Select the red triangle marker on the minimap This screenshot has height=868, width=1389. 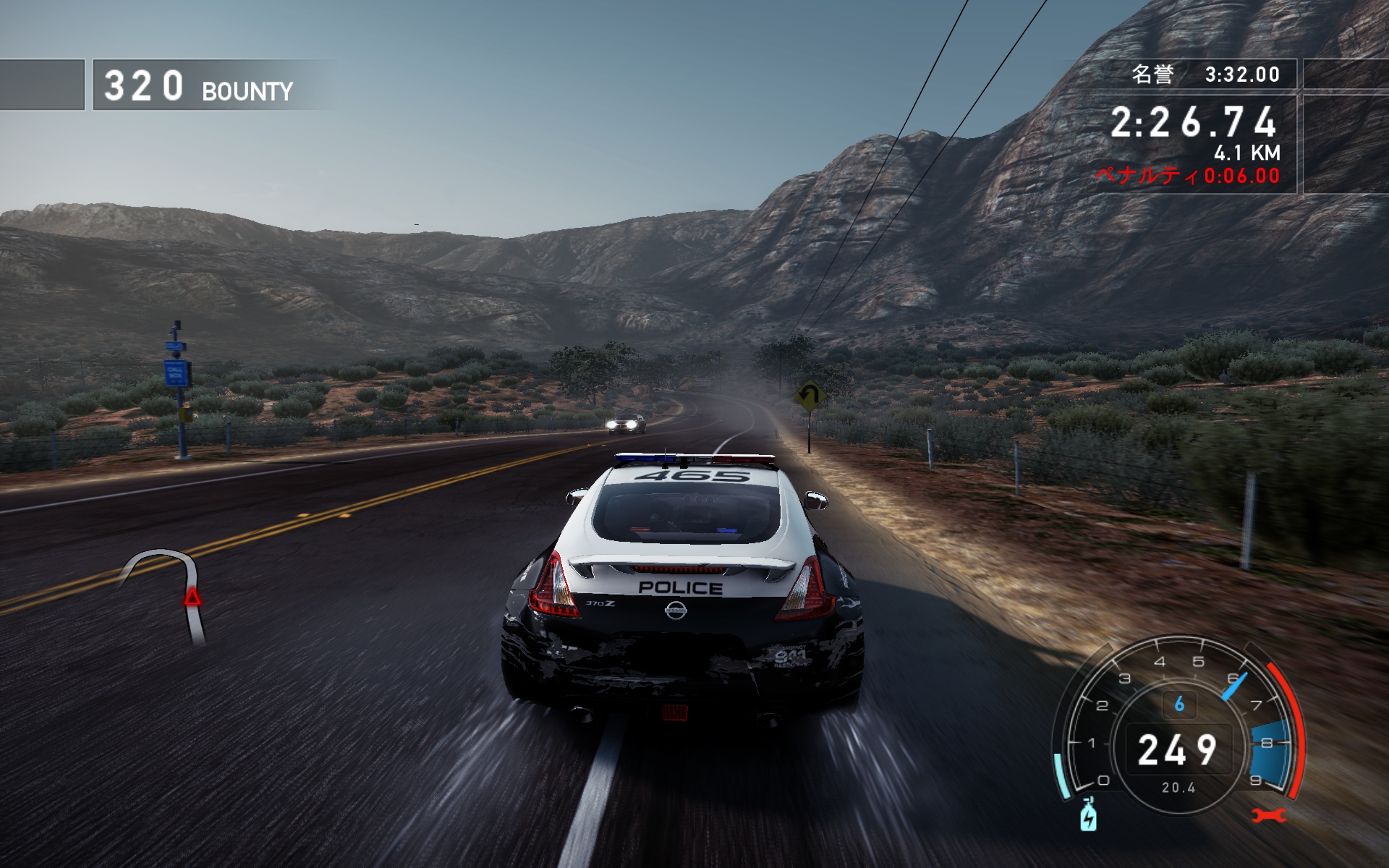pyautogui.click(x=192, y=597)
